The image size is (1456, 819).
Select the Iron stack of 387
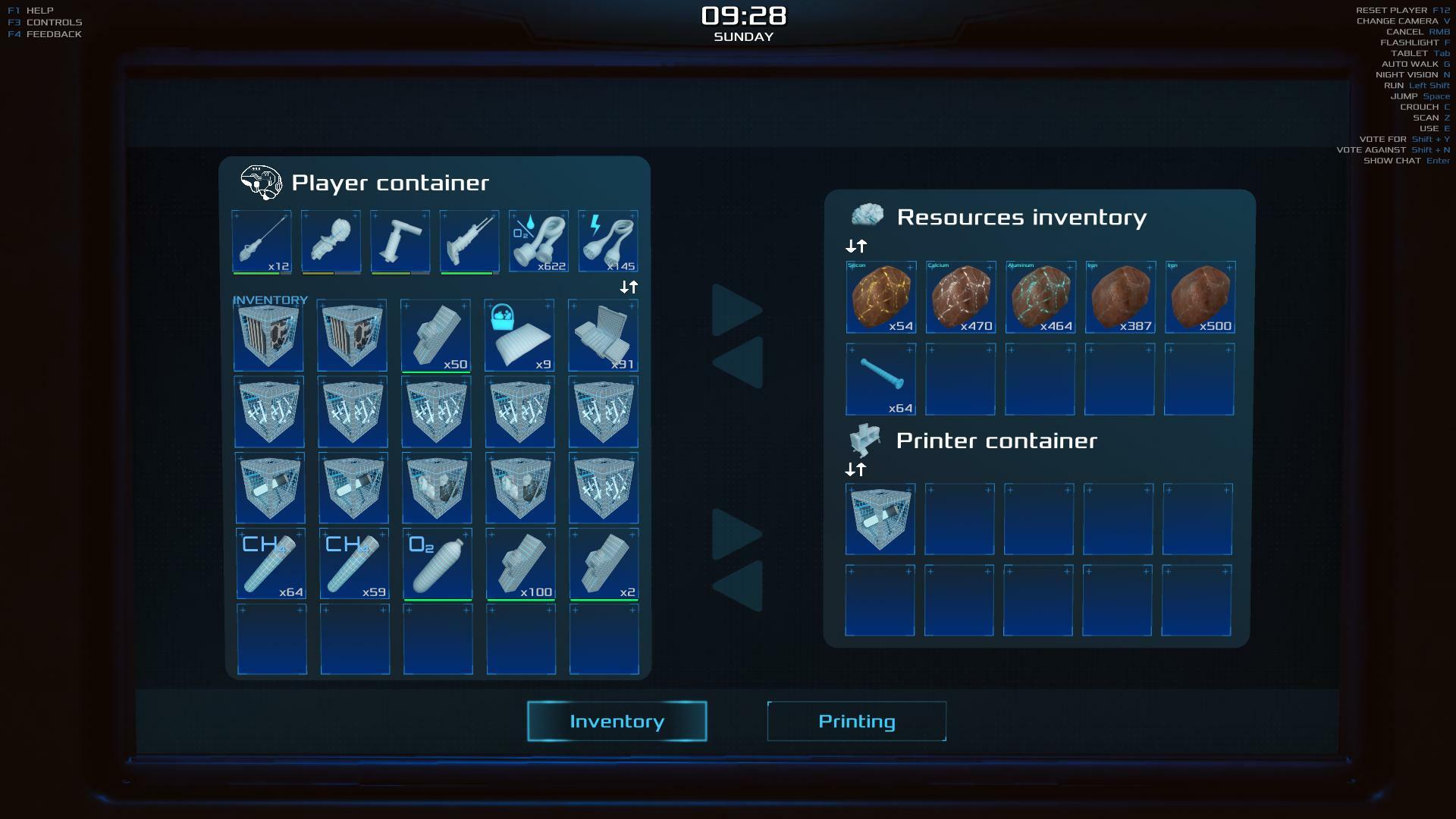click(x=1119, y=297)
